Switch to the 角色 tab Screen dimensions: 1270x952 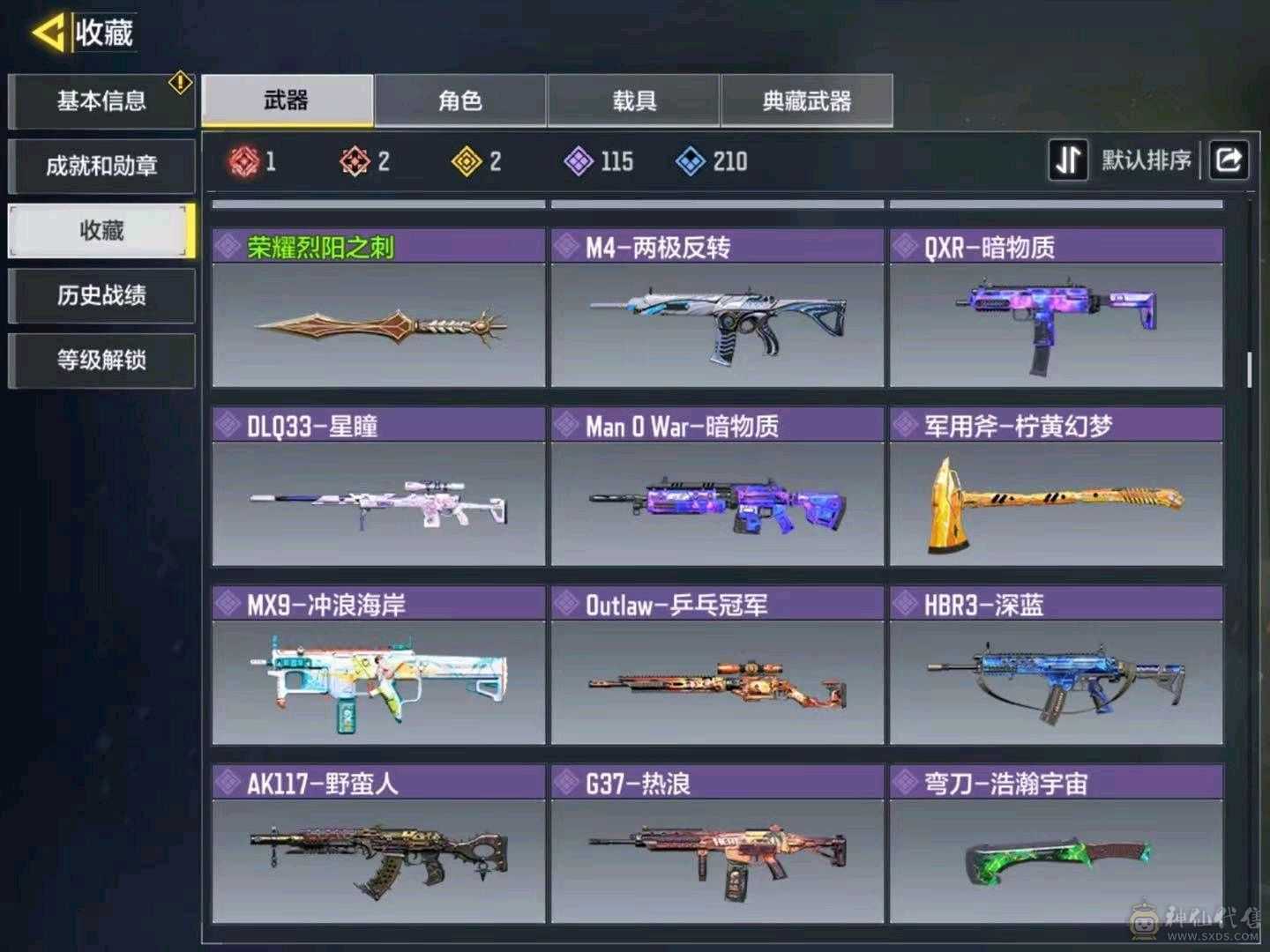click(460, 100)
